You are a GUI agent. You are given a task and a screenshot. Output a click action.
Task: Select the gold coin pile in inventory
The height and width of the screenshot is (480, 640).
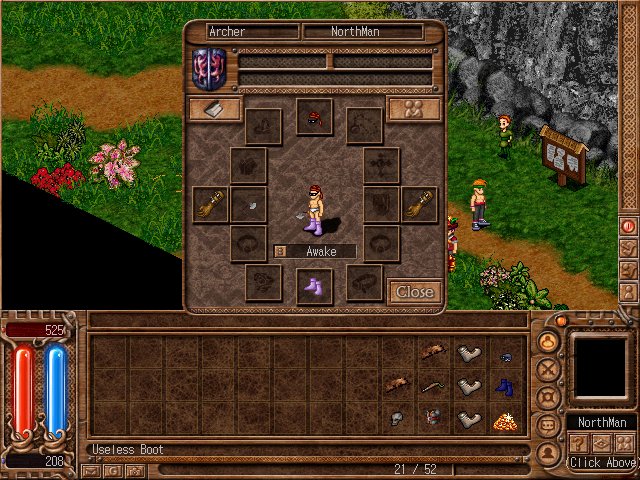click(504, 420)
